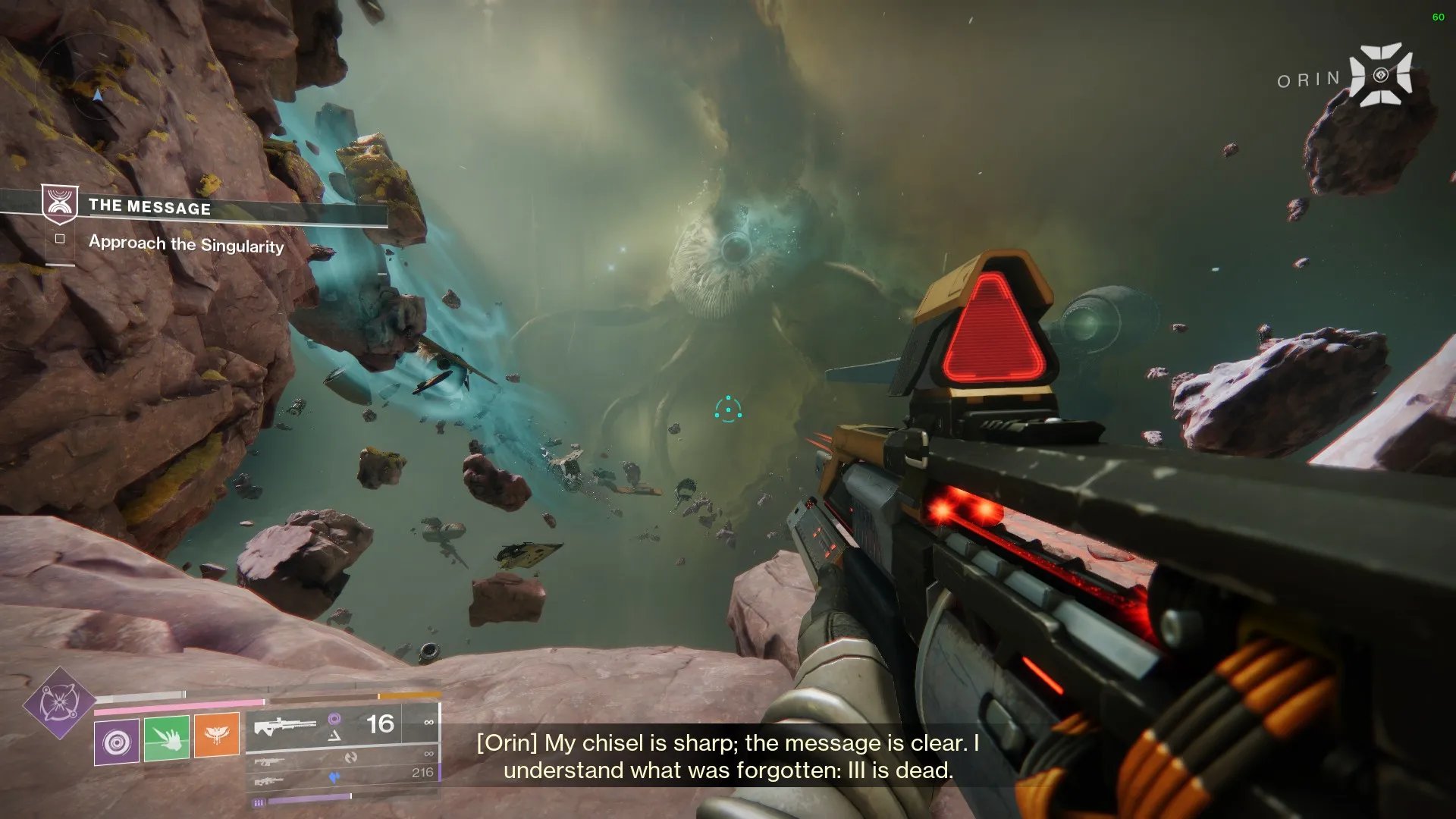Screen dimensions: 1456x819
Task: Click the Approach the Singularity objective checkbox
Action: pyautogui.click(x=60, y=239)
